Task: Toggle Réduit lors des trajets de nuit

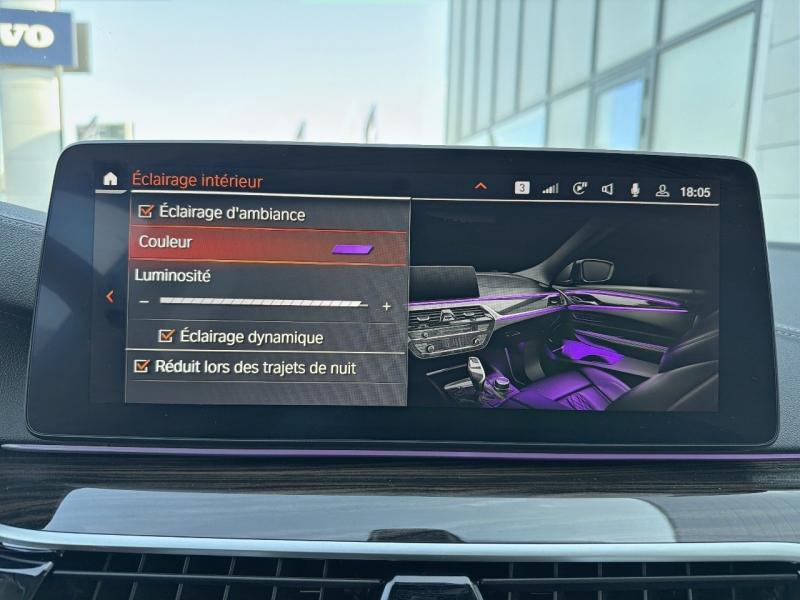Action: [142, 366]
